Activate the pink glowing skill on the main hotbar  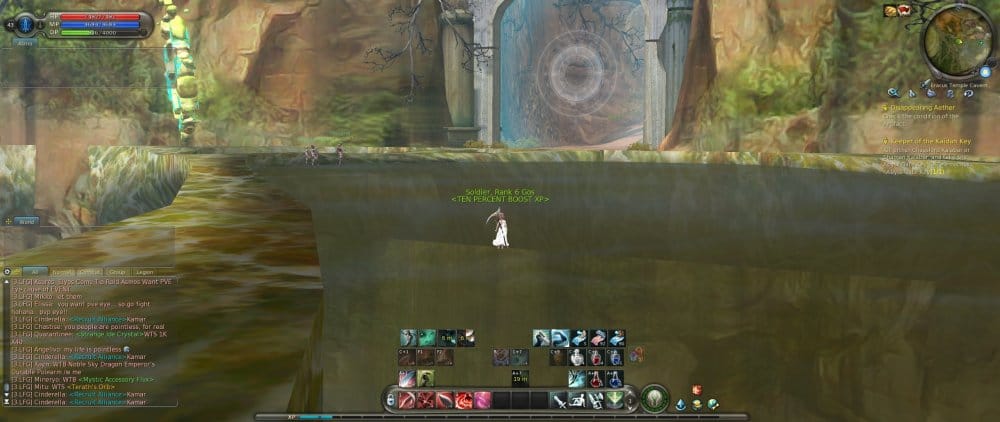482,400
